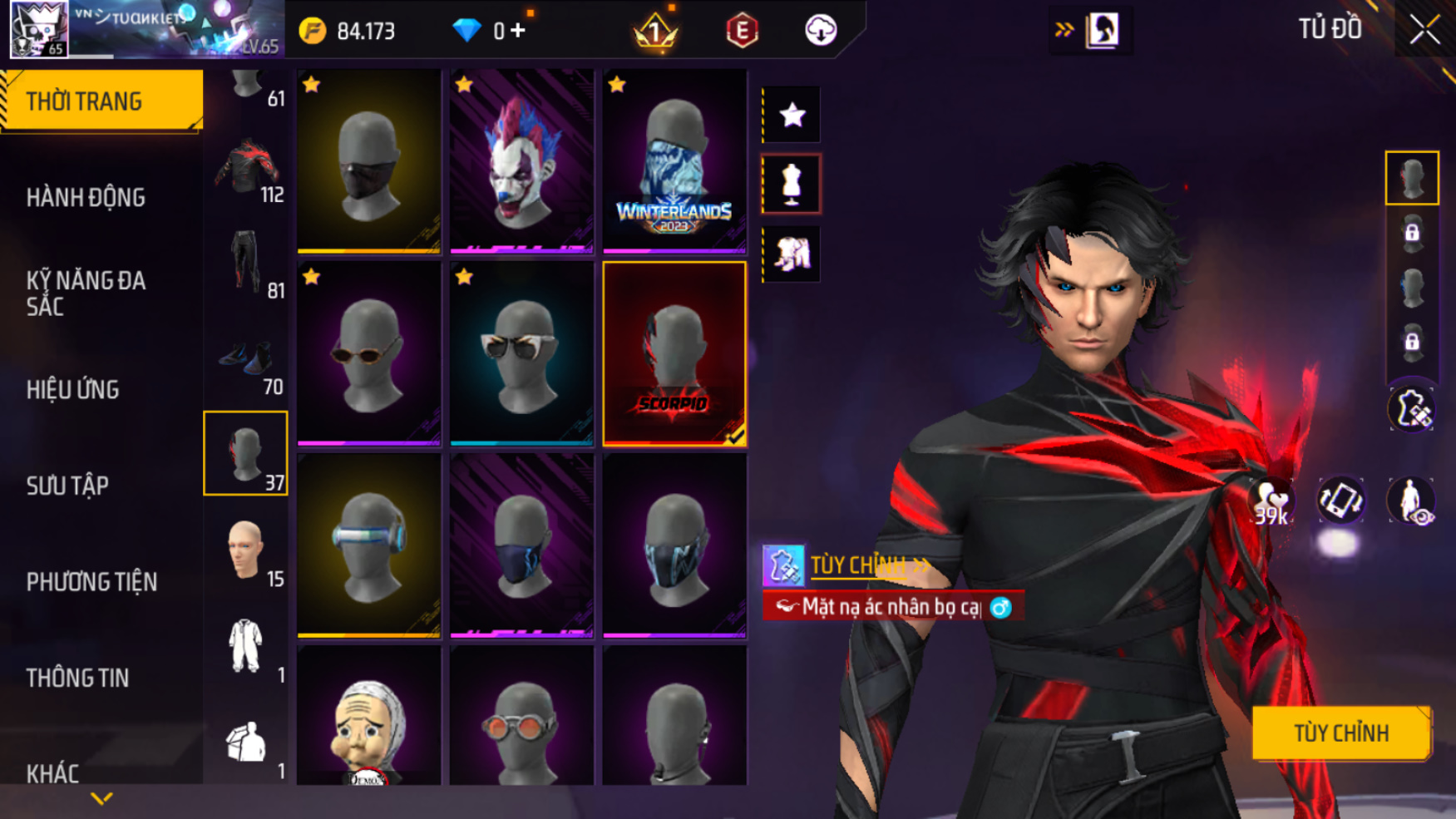Go to the SƯU TẬP tab
The image size is (1456, 819).
[x=67, y=486]
